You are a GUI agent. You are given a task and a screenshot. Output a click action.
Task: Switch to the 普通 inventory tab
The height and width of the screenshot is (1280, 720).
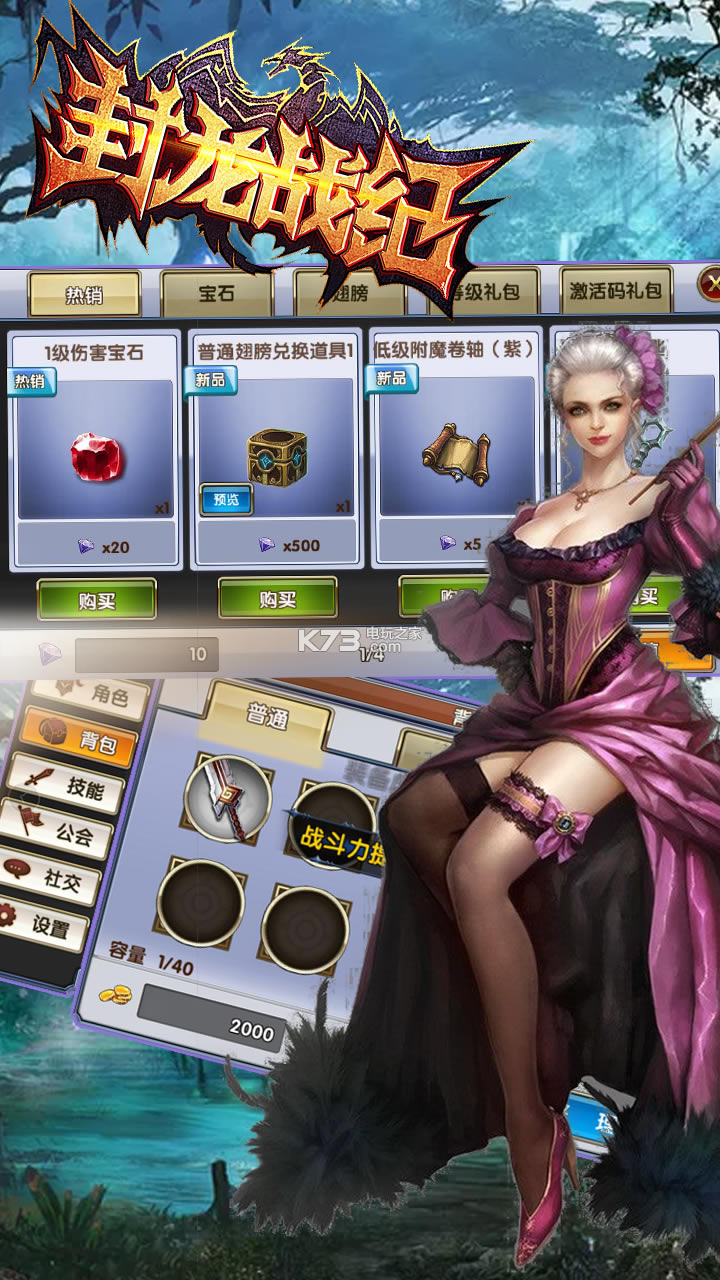pyautogui.click(x=268, y=712)
